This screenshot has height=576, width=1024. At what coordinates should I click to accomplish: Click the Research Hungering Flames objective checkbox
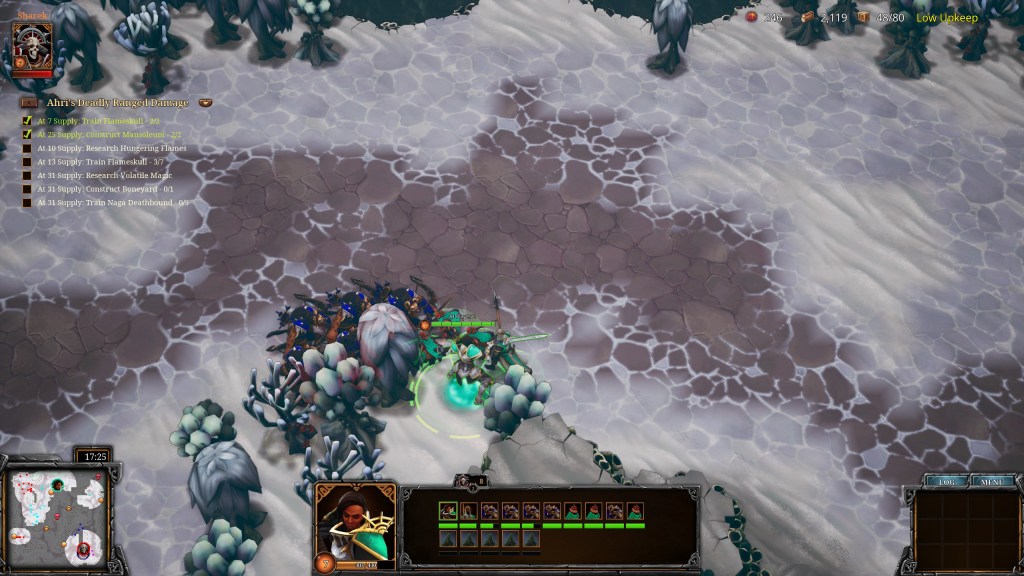coord(28,148)
